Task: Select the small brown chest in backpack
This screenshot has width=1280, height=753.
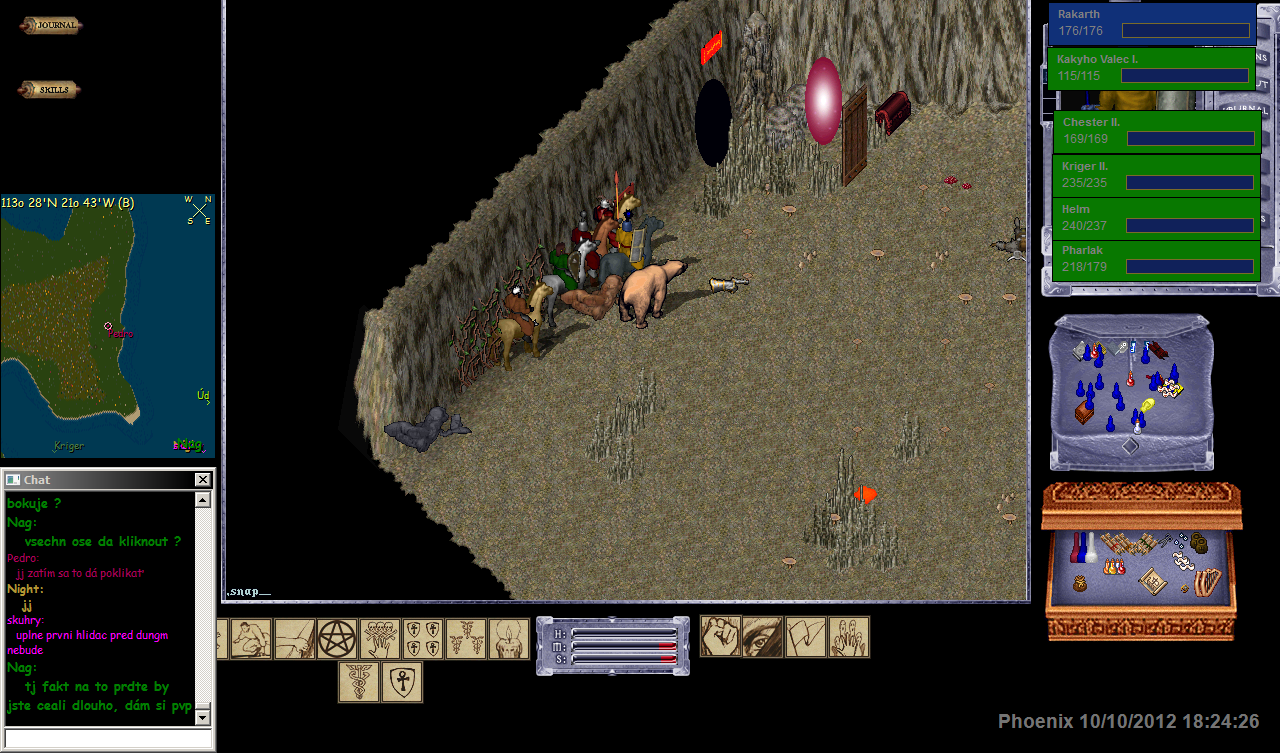Action: pyautogui.click(x=1086, y=411)
